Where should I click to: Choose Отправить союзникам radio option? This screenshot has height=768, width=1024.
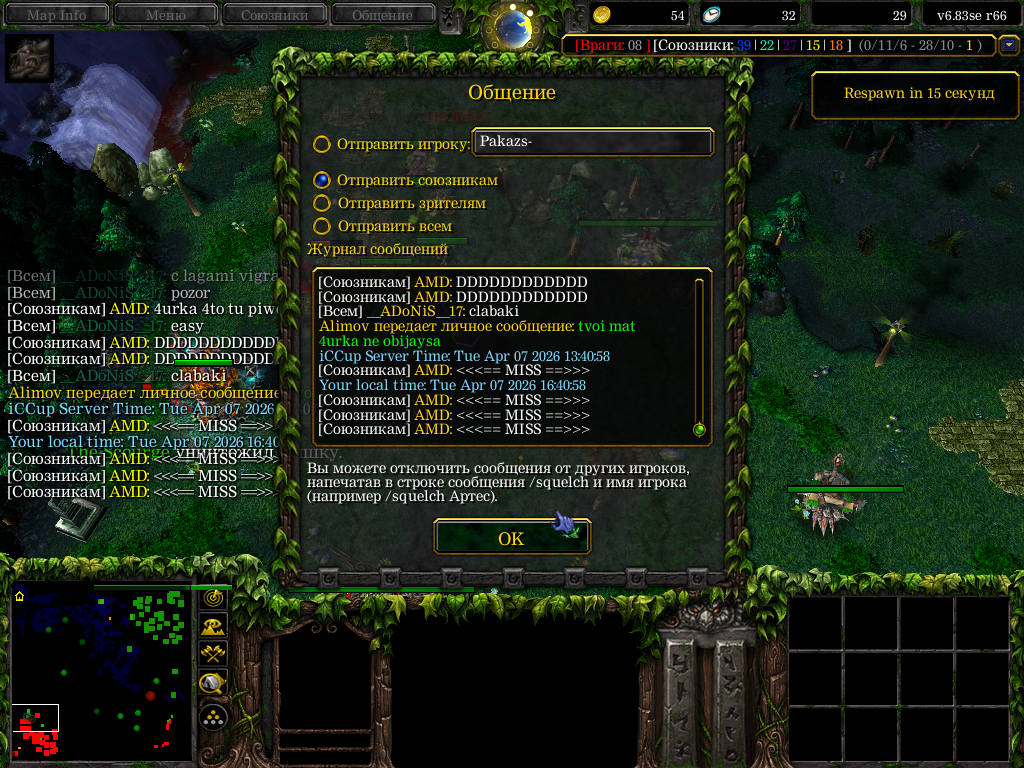click(322, 180)
